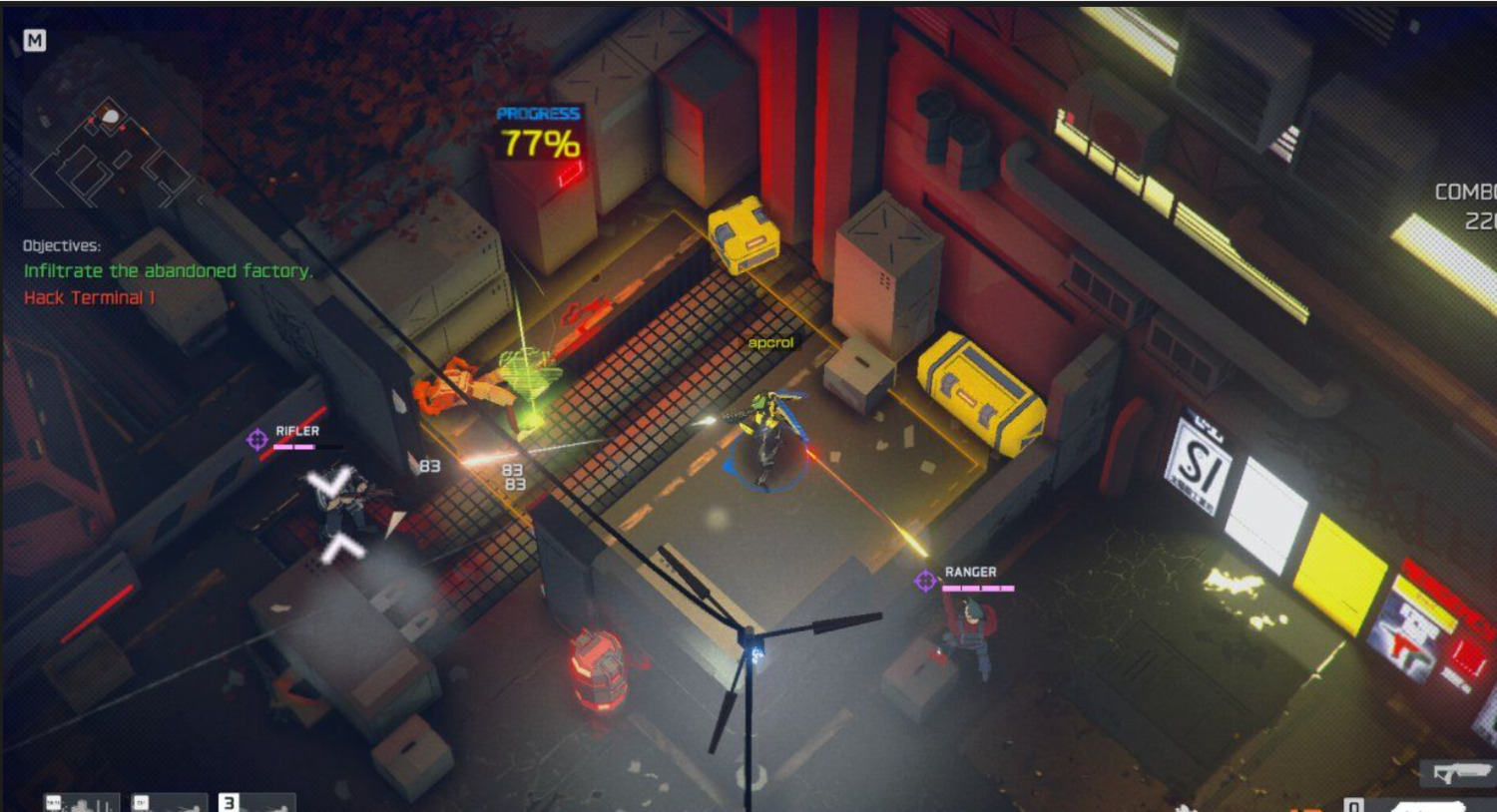The width and height of the screenshot is (1497, 812).
Task: Select the 'Hack Terminal 1' objective
Action: point(90,297)
